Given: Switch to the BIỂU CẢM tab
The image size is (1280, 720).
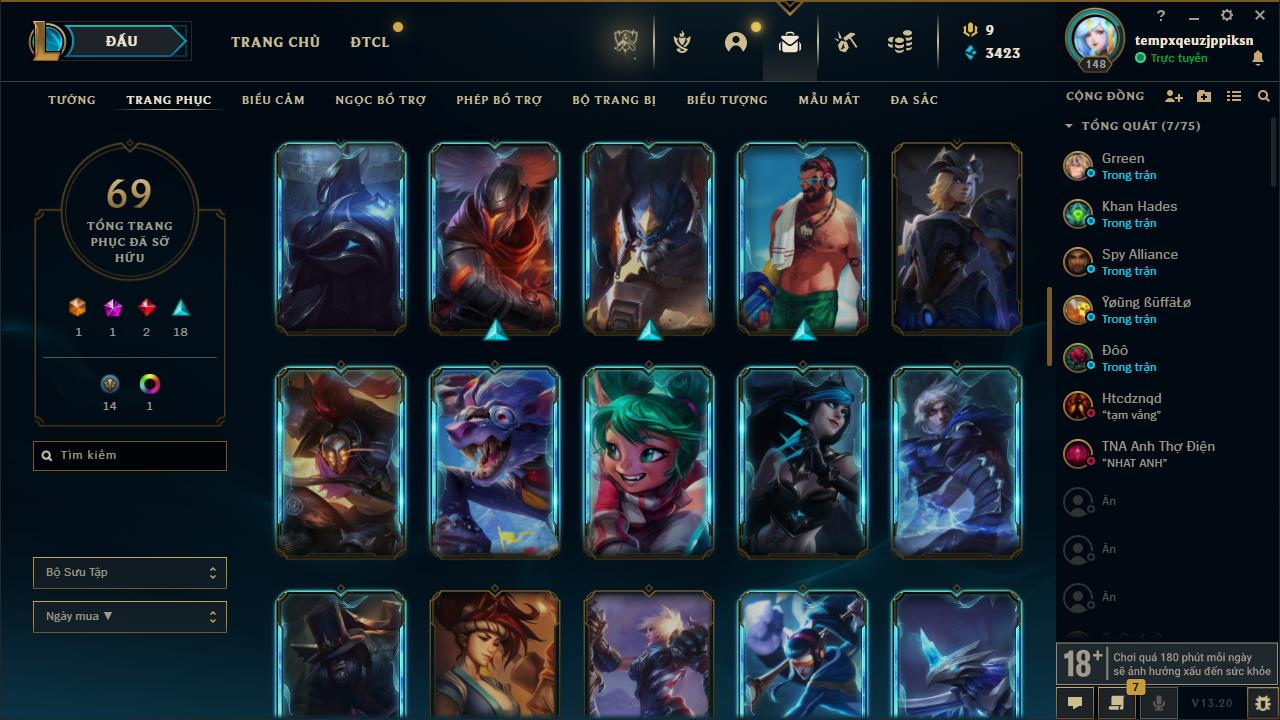Looking at the screenshot, I should pos(273,100).
